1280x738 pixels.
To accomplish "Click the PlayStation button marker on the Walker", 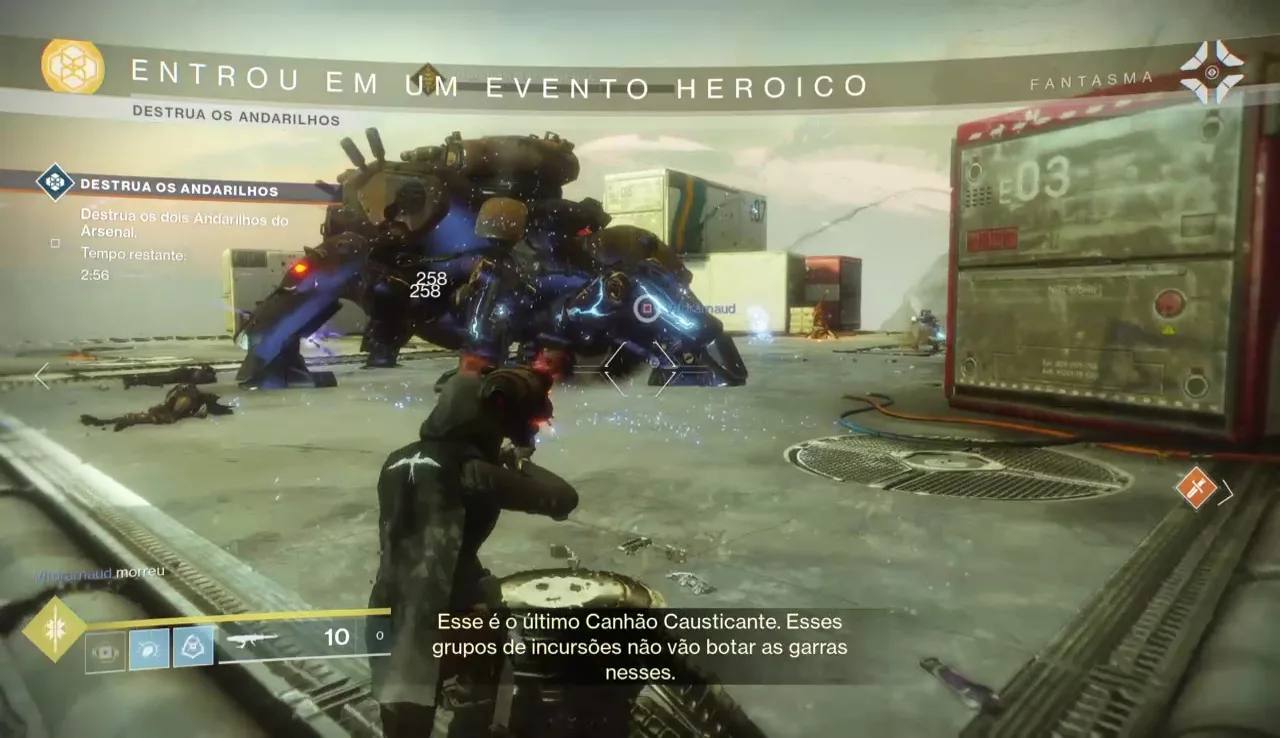I will (647, 308).
